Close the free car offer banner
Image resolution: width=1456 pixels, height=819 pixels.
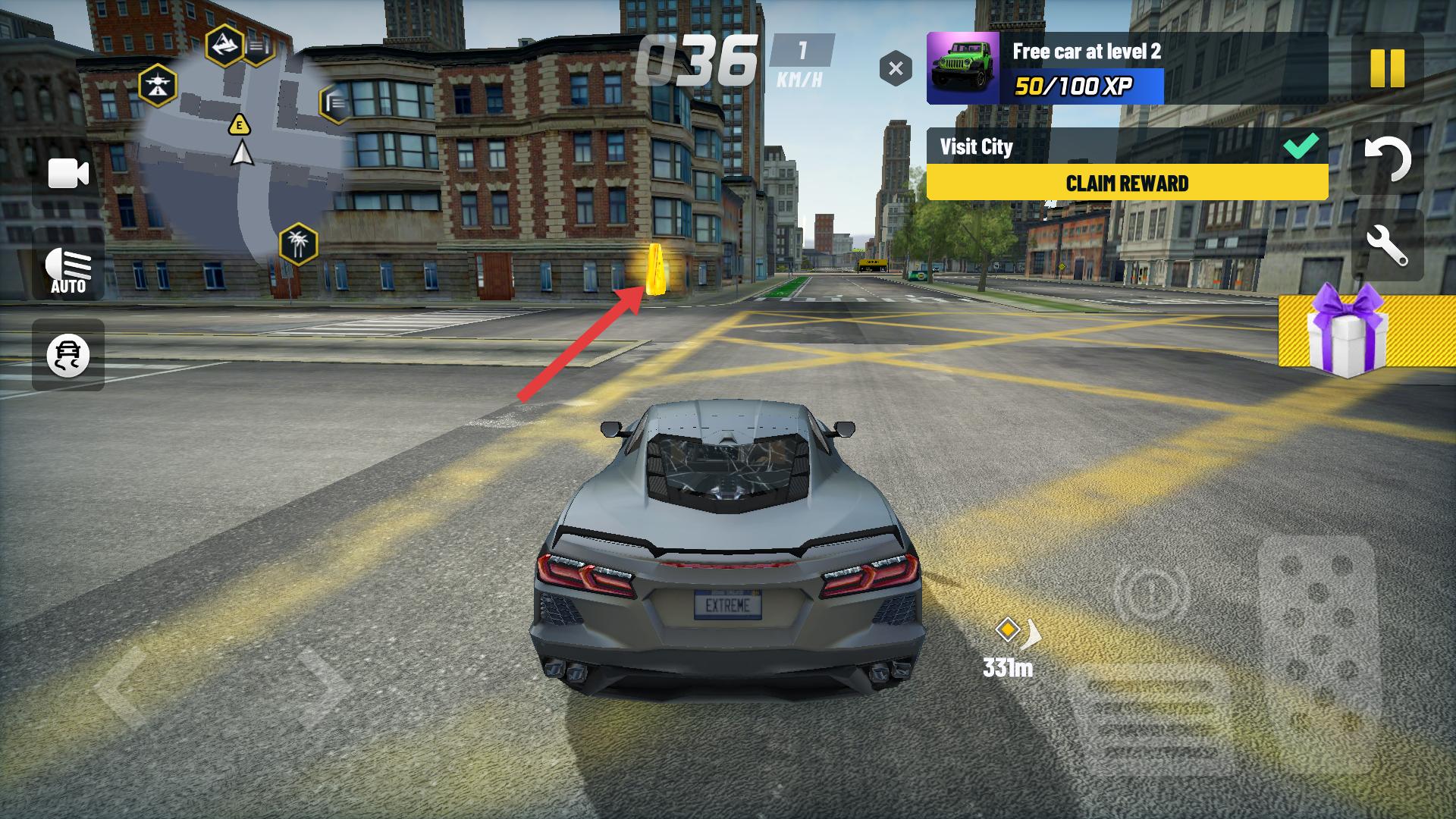(896, 69)
